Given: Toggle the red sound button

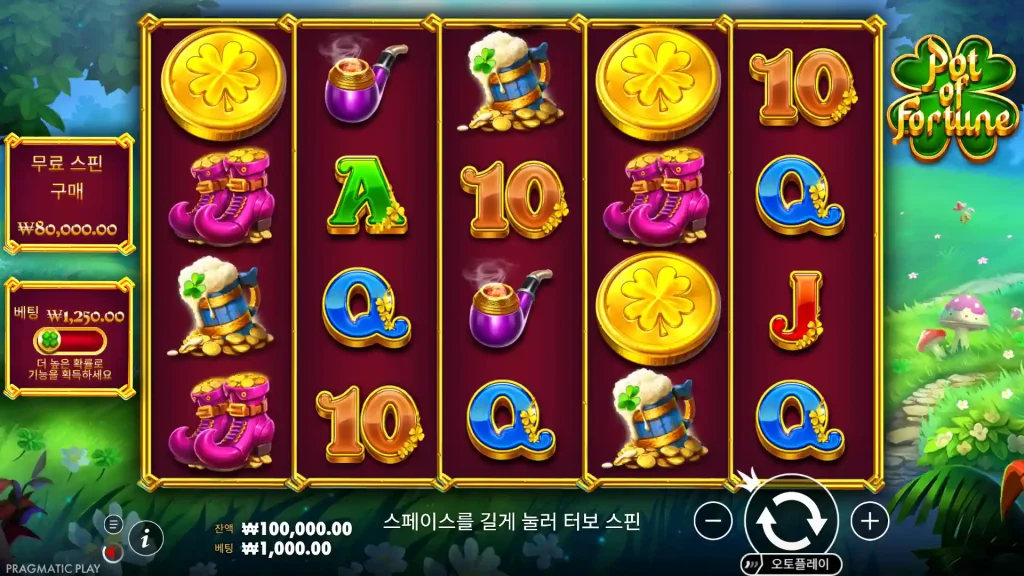Looking at the screenshot, I should click(113, 551).
